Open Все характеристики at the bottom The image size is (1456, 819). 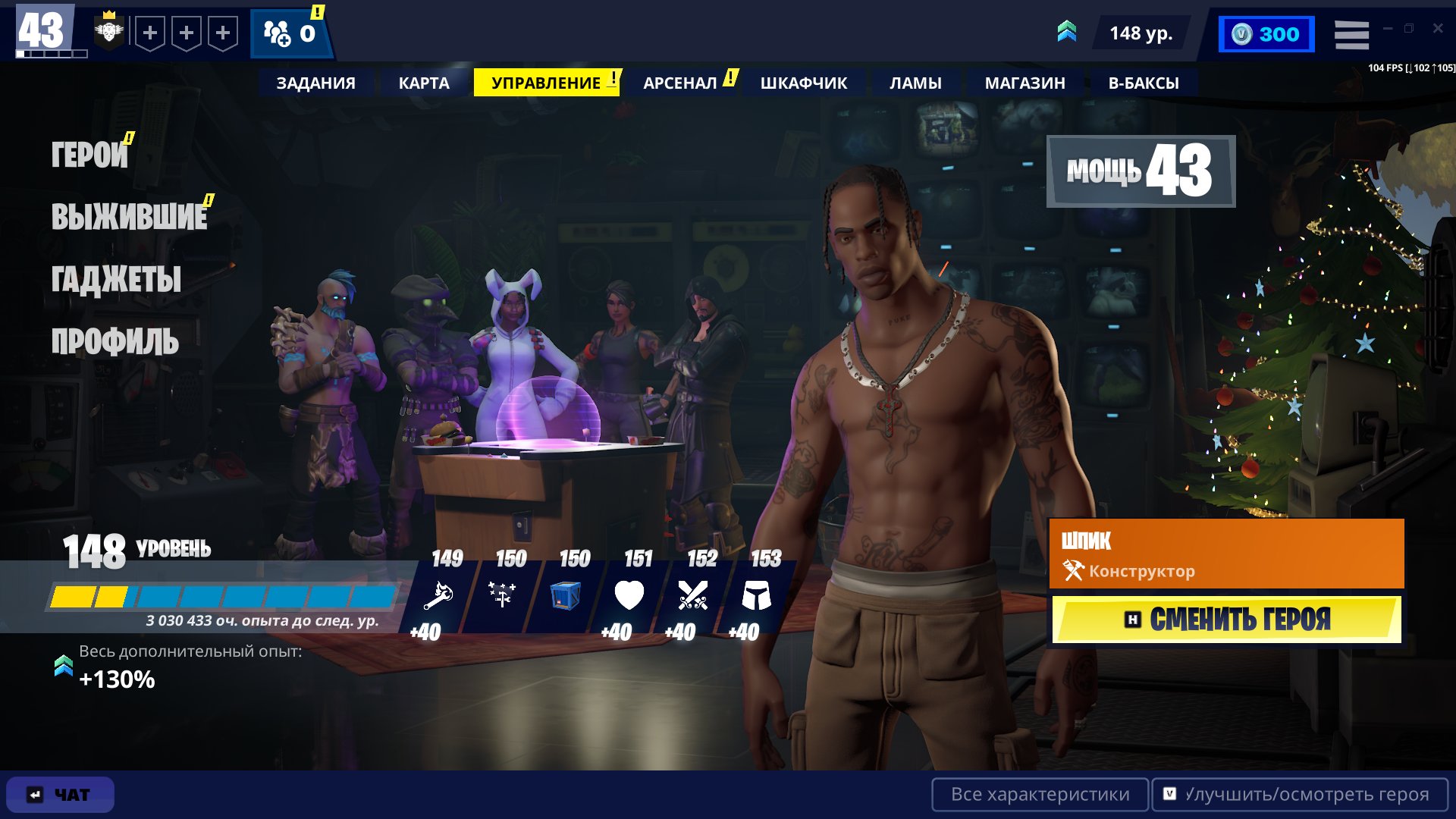1040,795
